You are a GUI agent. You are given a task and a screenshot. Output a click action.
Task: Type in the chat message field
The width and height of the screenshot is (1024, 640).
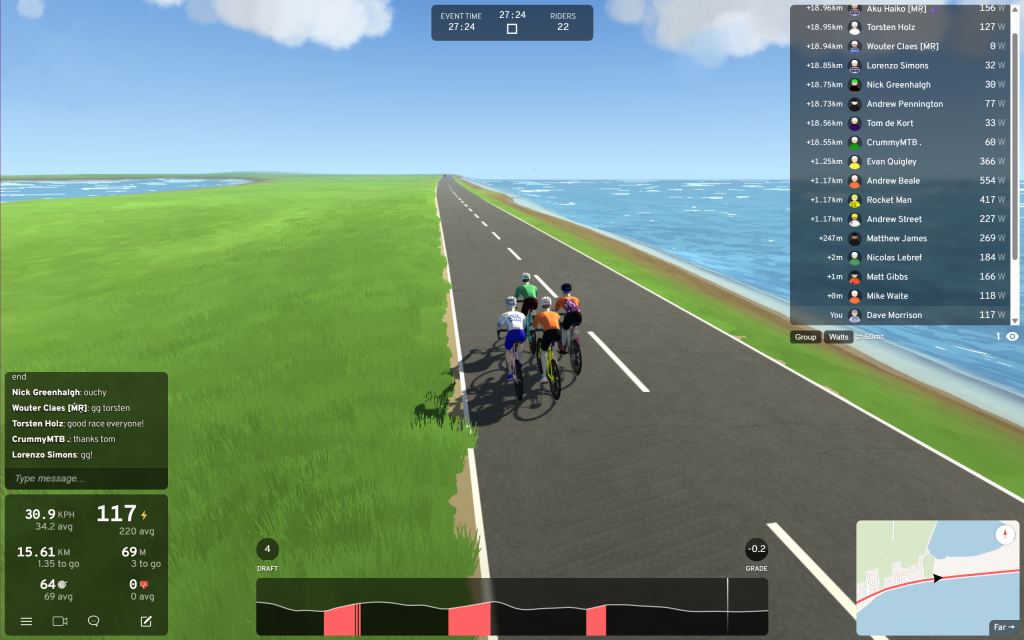click(x=85, y=478)
